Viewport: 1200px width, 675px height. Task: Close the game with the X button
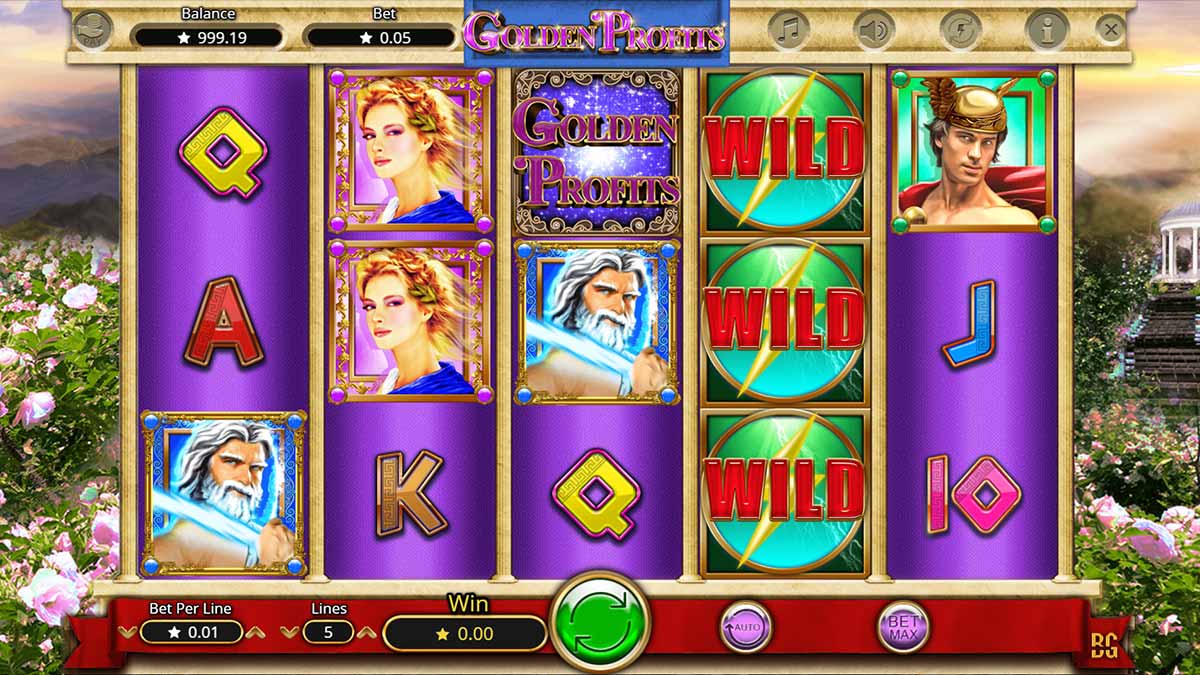click(1111, 30)
